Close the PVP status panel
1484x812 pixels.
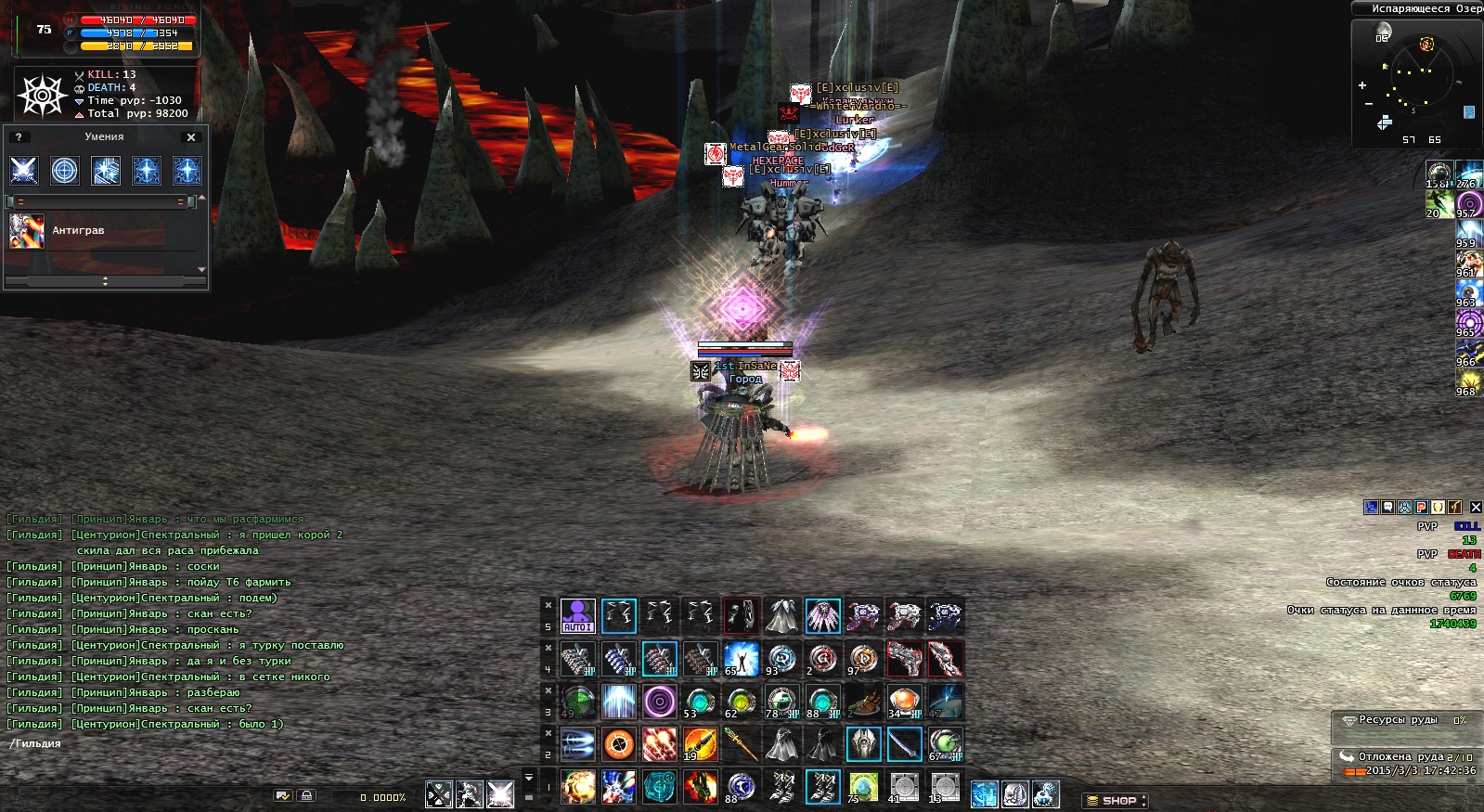1476,508
